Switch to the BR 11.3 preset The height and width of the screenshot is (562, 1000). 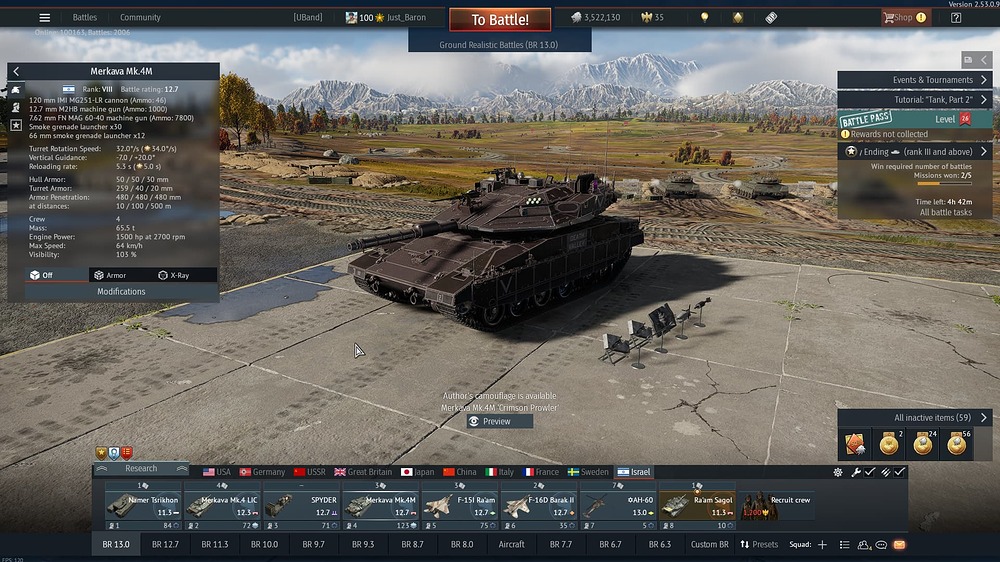215,545
